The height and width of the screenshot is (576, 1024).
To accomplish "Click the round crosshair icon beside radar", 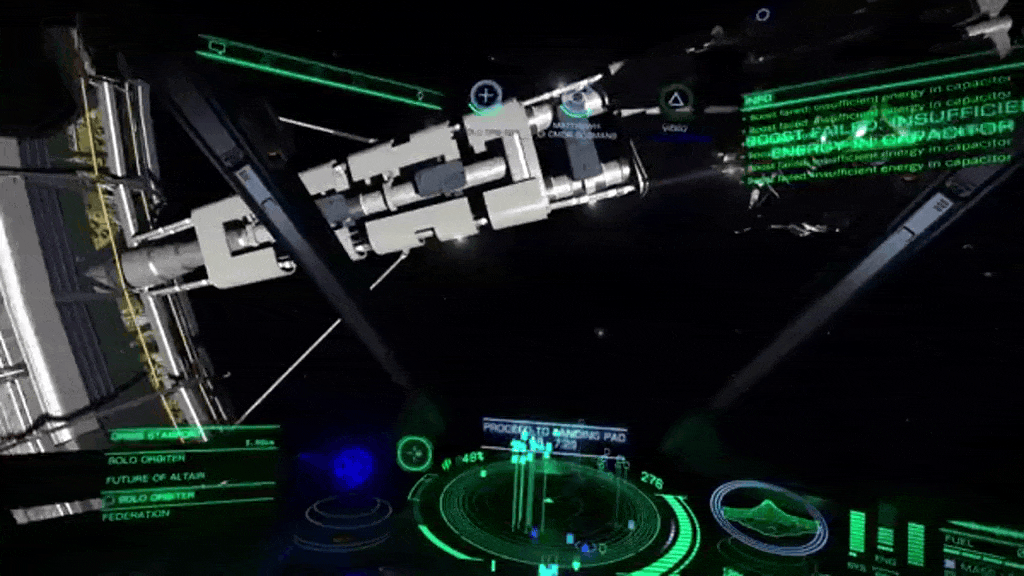I will point(413,454).
